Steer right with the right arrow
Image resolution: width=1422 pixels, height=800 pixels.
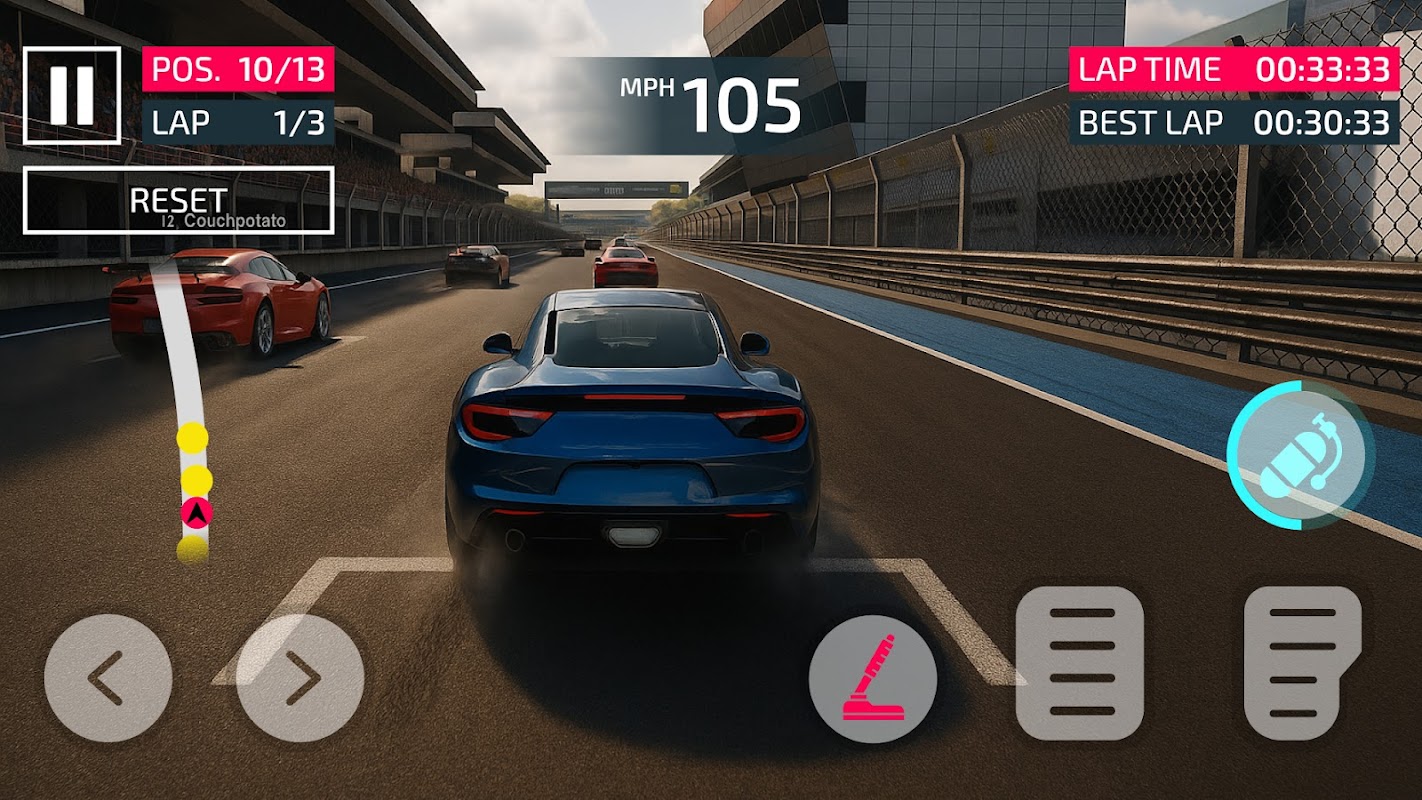coord(300,678)
